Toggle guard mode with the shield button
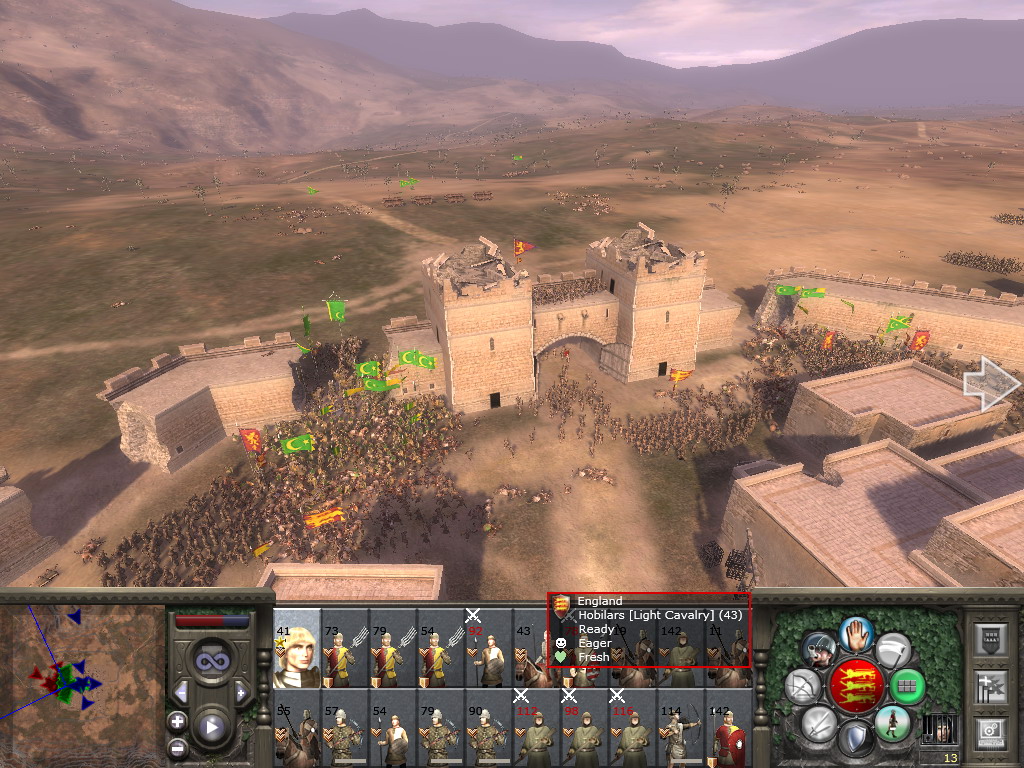The height and width of the screenshot is (768, 1024). [x=855, y=740]
